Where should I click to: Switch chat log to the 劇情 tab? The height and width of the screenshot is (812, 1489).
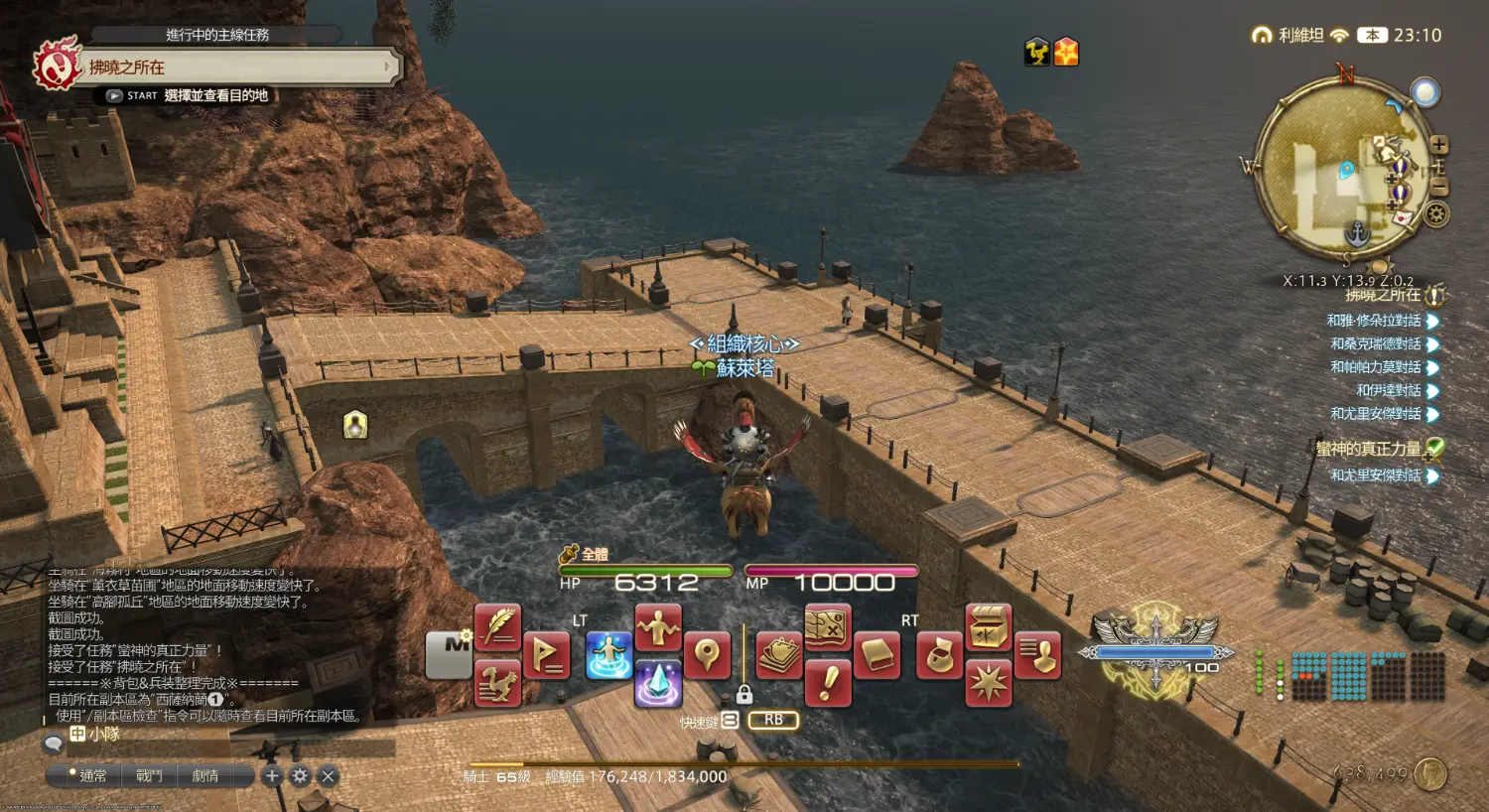205,775
